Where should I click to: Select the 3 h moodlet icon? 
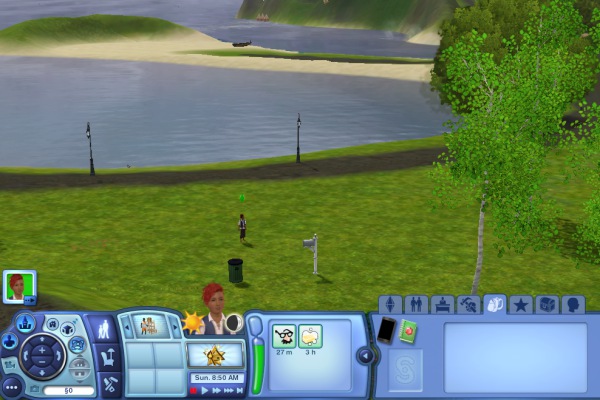coord(310,336)
